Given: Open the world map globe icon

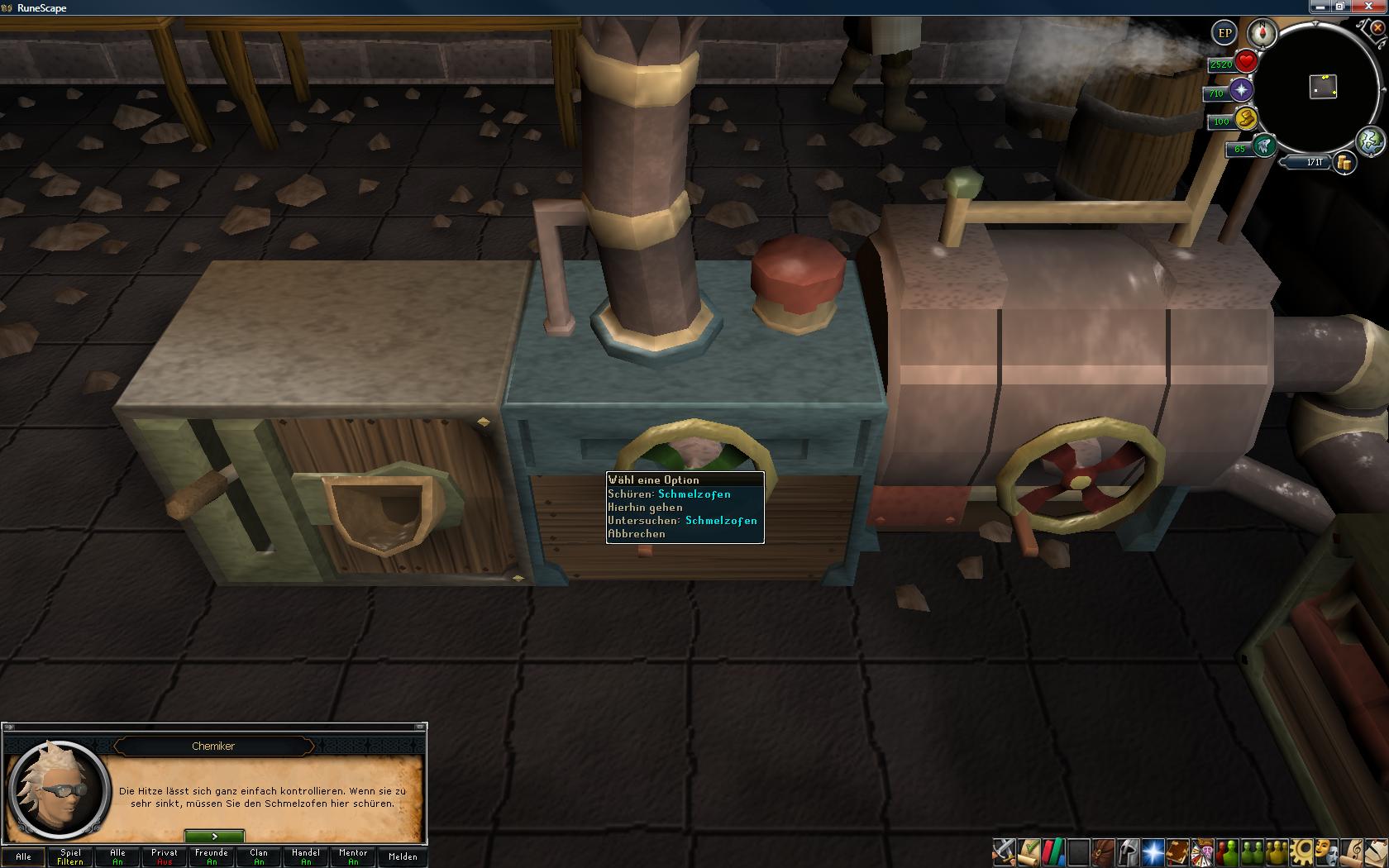Looking at the screenshot, I should click(1371, 141).
